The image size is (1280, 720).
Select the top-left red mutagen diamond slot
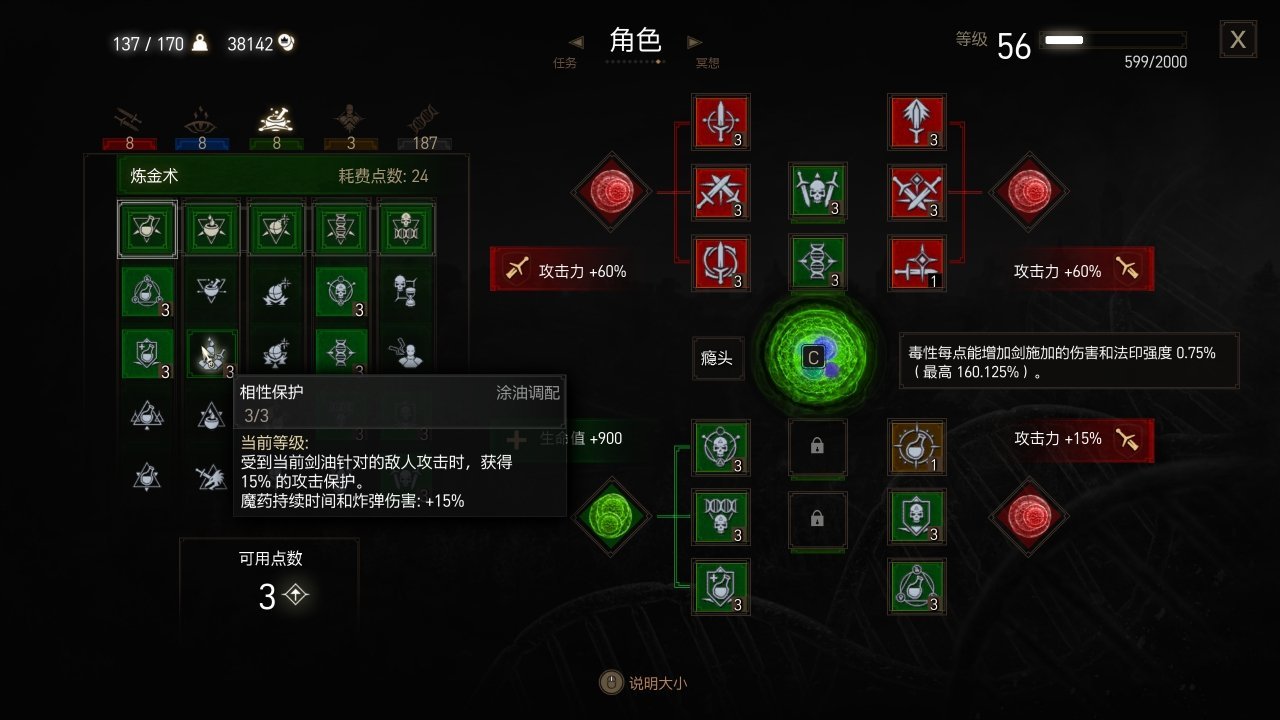[x=611, y=192]
